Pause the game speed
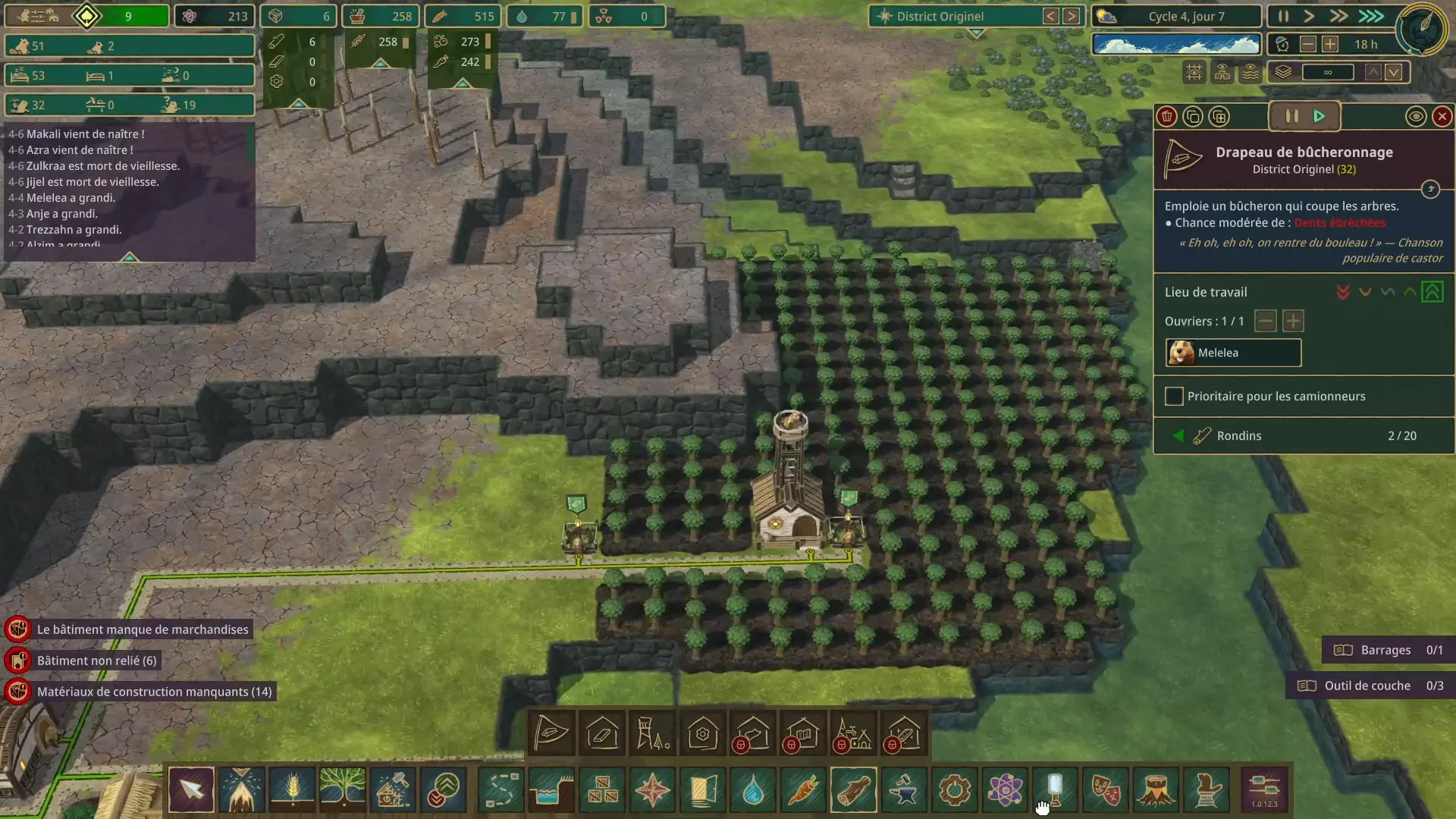Screen dimensions: 1456x819 click(x=1283, y=16)
